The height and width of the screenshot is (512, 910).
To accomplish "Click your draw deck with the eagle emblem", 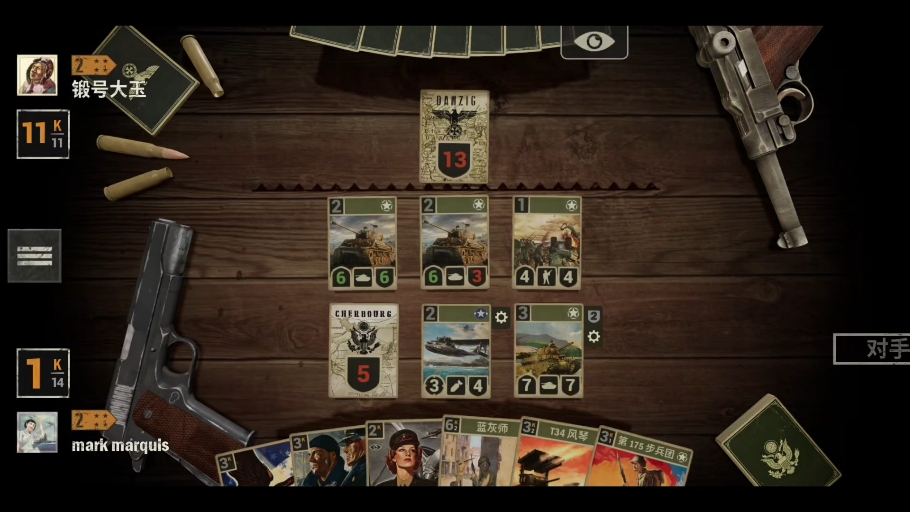I will (x=778, y=450).
